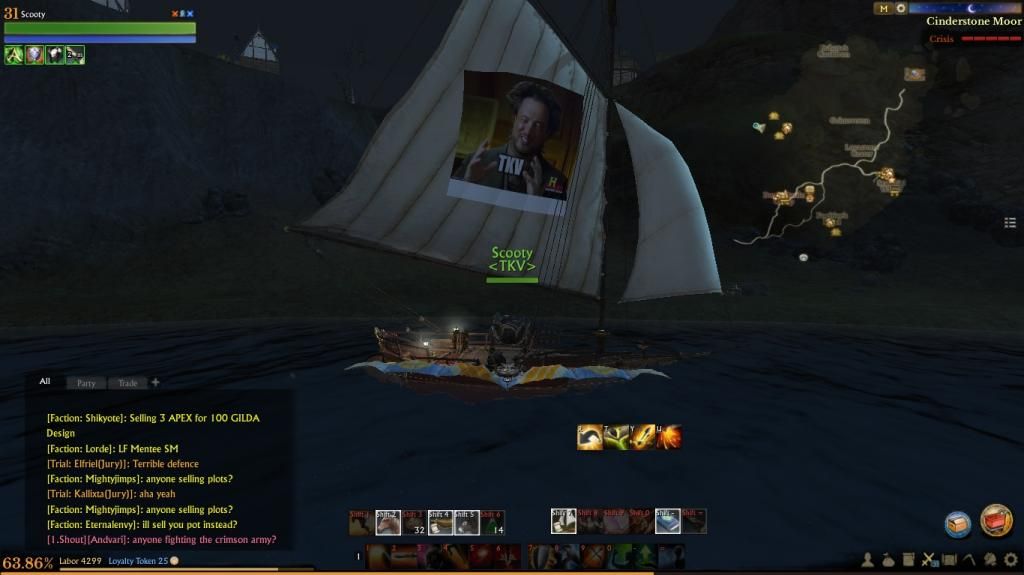The width and height of the screenshot is (1024, 575).
Task: Open the quest list toggle icon
Action: click(x=1011, y=222)
